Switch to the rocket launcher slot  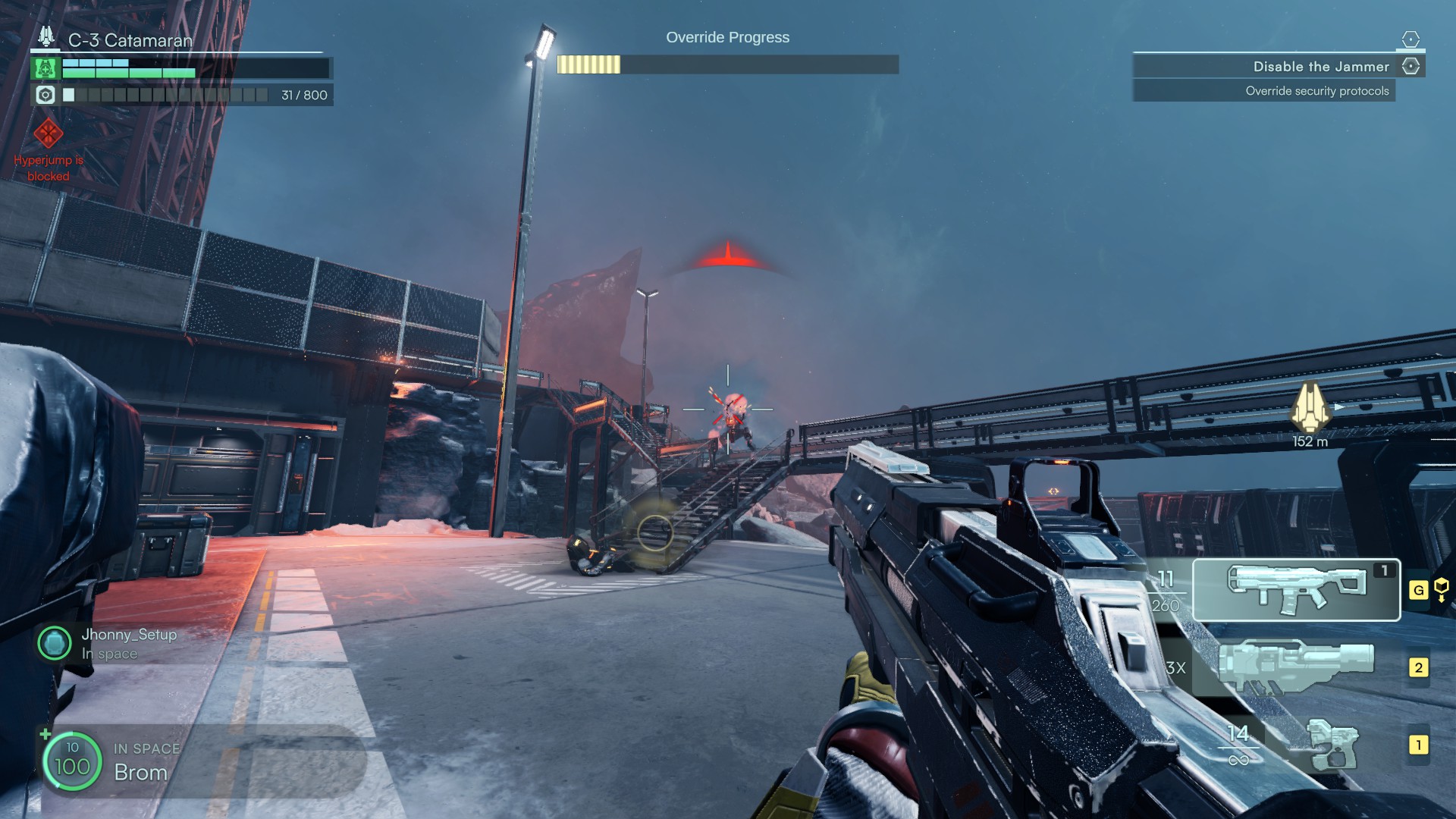click(1295, 667)
